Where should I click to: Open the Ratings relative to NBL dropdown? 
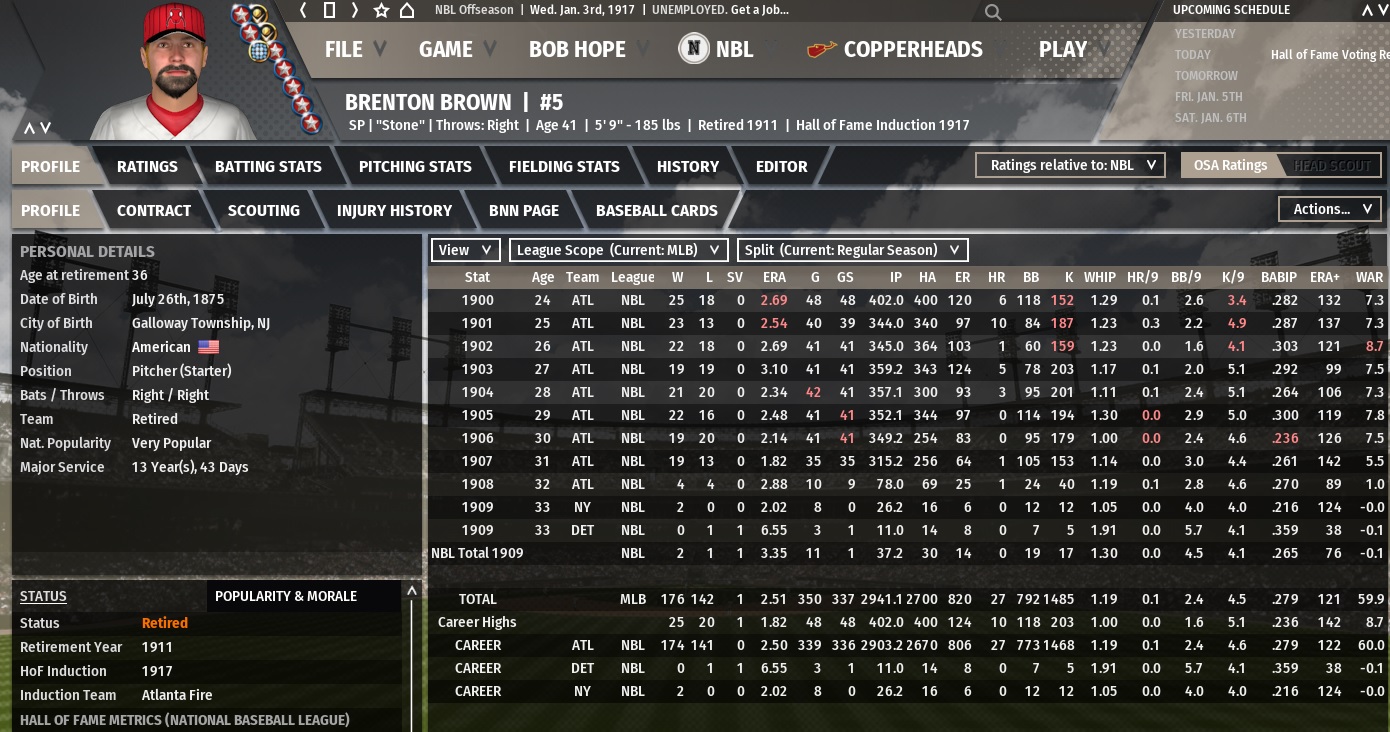click(x=1070, y=165)
